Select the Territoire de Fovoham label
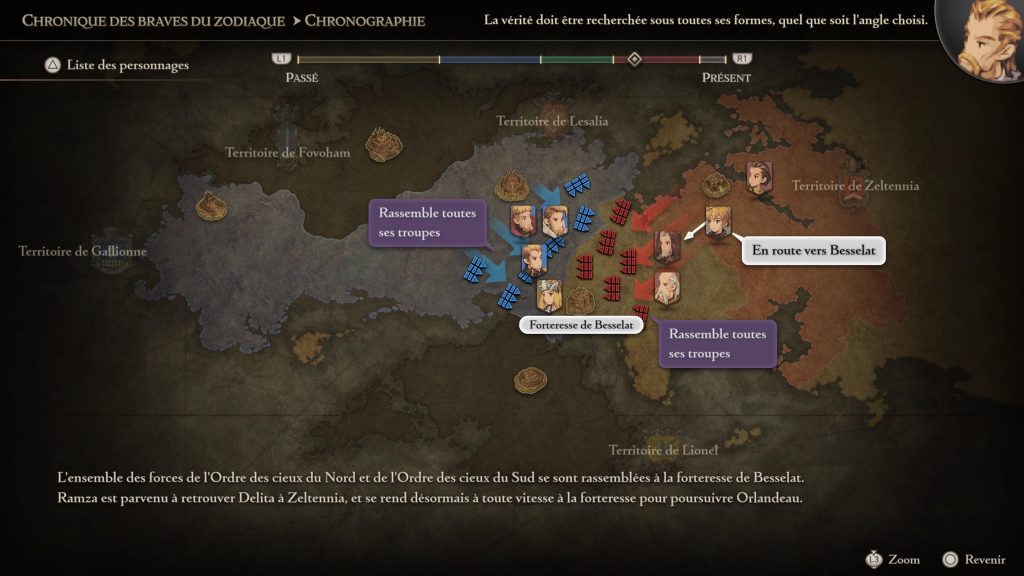The width and height of the screenshot is (1024, 576). click(288, 153)
